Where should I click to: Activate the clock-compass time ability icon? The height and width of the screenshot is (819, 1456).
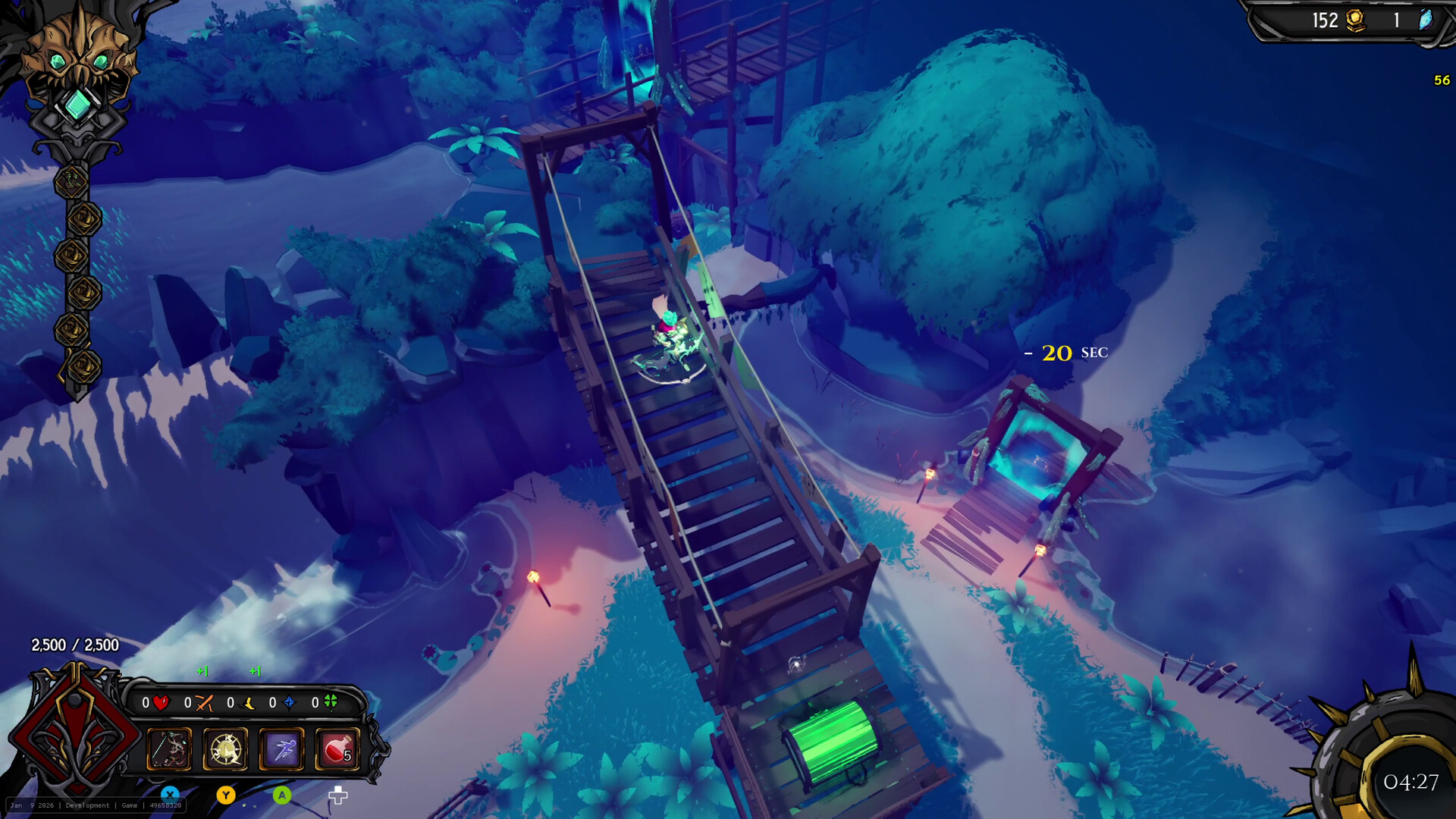point(226,751)
